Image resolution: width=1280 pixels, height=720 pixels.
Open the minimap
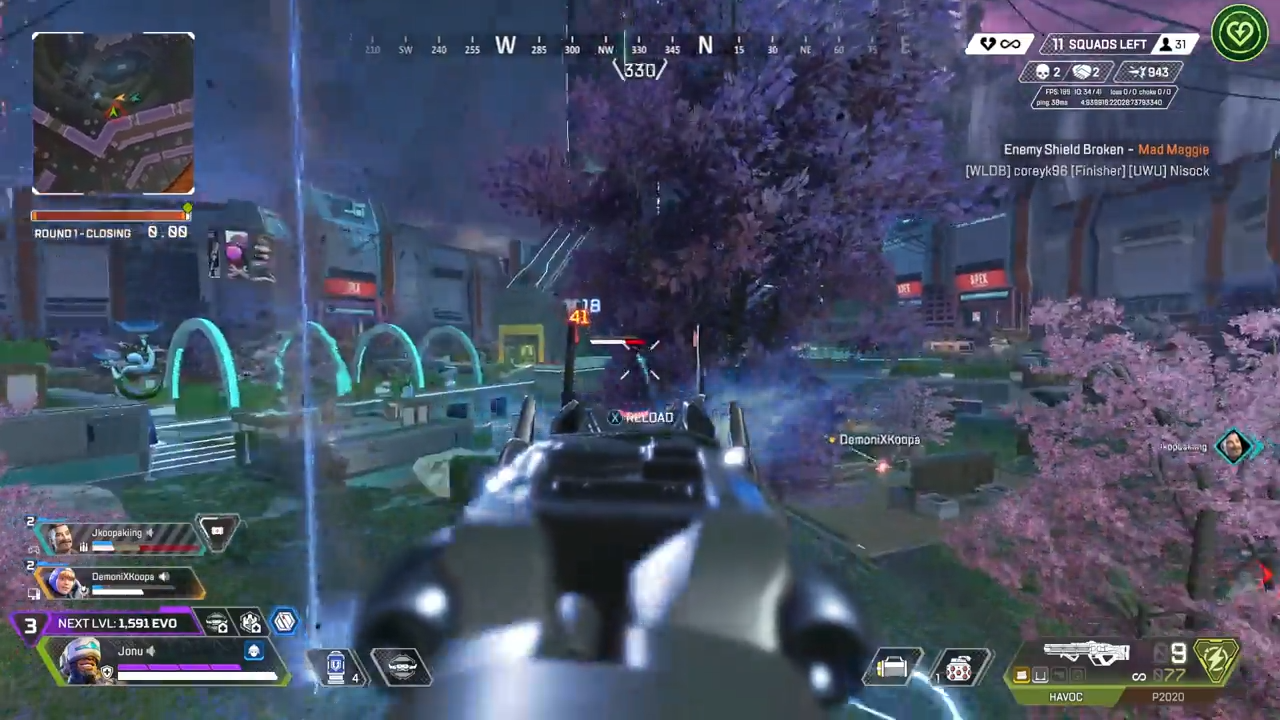[x=113, y=113]
